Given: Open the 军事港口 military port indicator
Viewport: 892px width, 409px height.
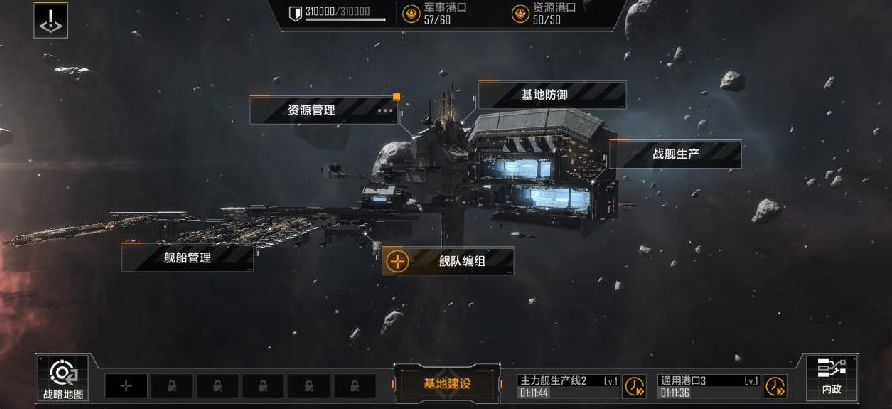Looking at the screenshot, I should pos(431,13).
